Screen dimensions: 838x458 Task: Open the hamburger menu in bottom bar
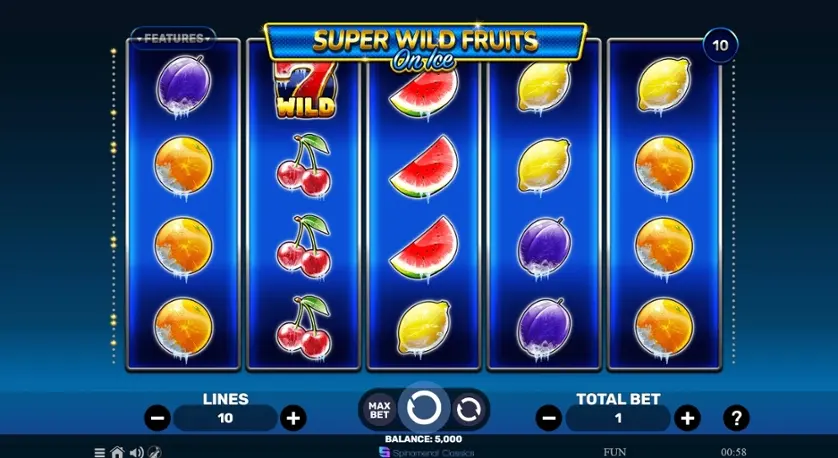tap(100, 452)
